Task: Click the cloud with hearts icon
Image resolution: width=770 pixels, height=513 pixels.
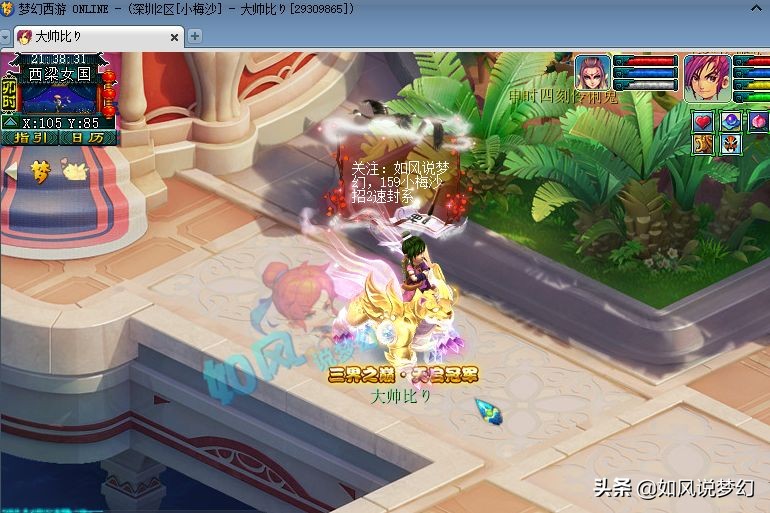Action: point(75,171)
